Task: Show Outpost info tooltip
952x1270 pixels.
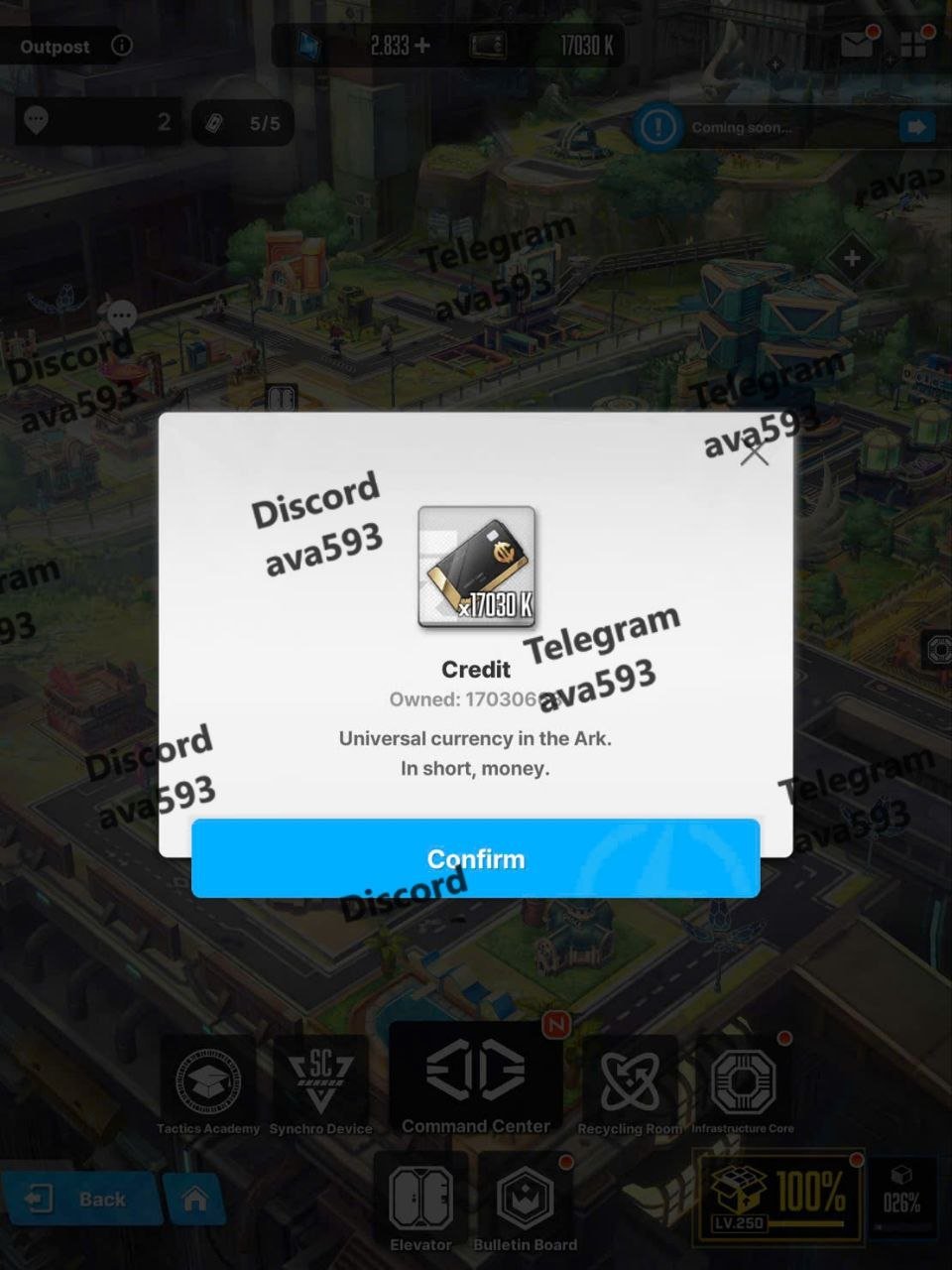Action: tap(121, 46)
